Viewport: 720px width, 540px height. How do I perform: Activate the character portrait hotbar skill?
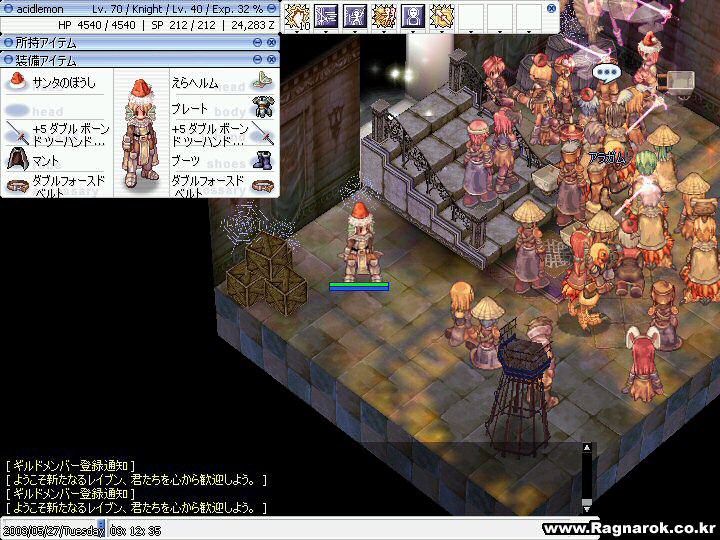pos(412,16)
